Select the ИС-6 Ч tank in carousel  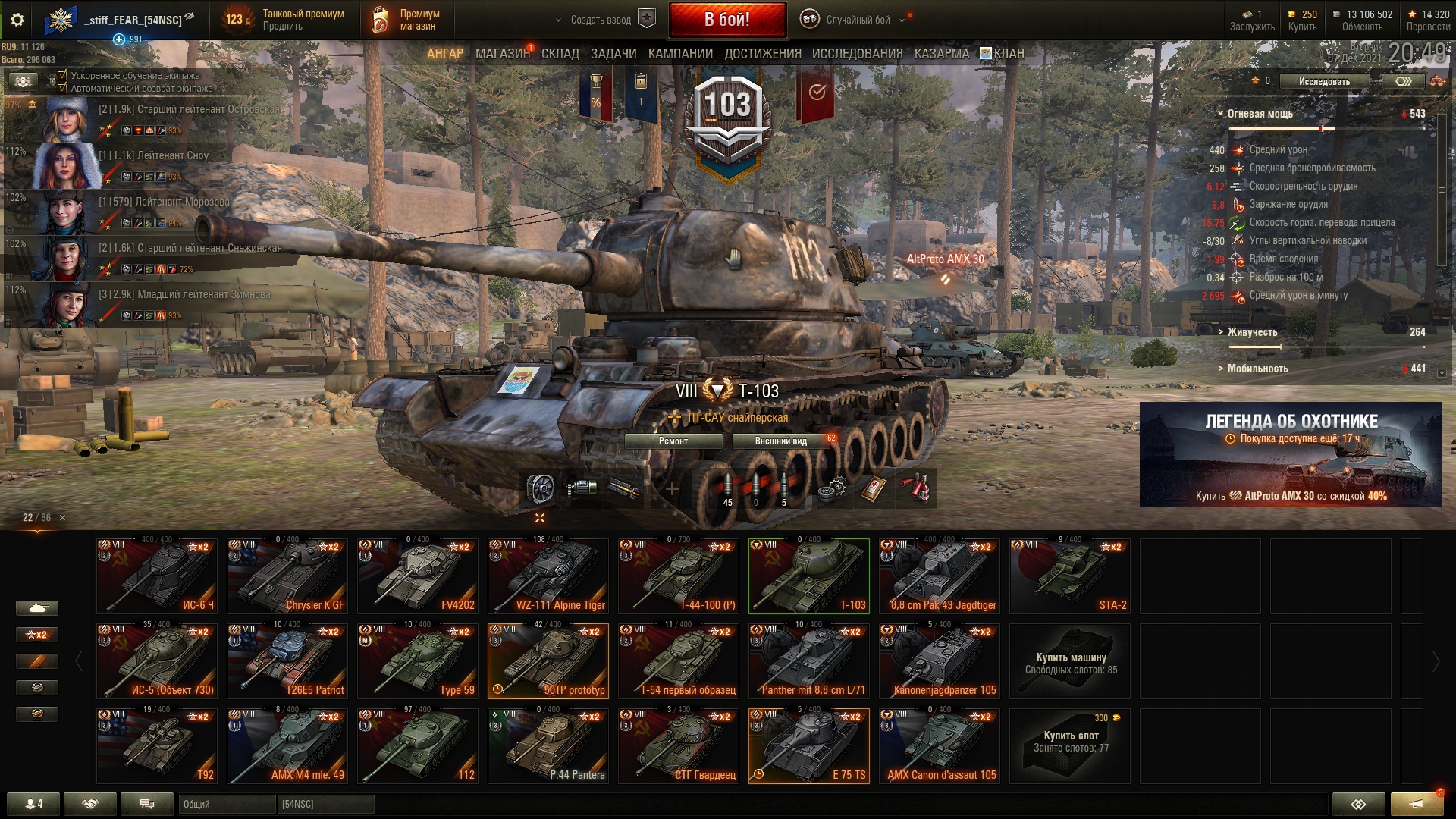pyautogui.click(x=157, y=576)
